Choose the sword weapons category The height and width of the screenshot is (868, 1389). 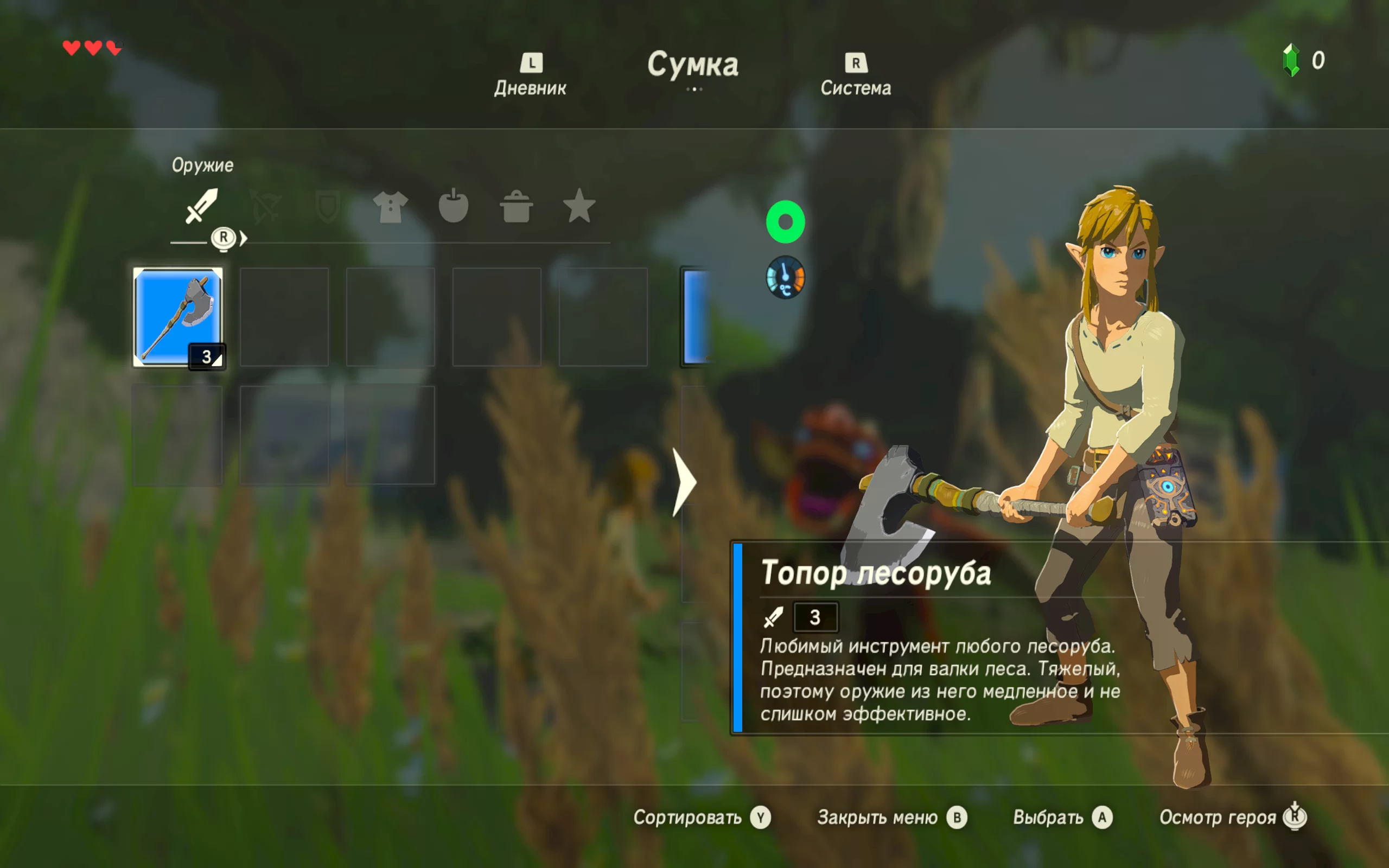click(x=201, y=206)
